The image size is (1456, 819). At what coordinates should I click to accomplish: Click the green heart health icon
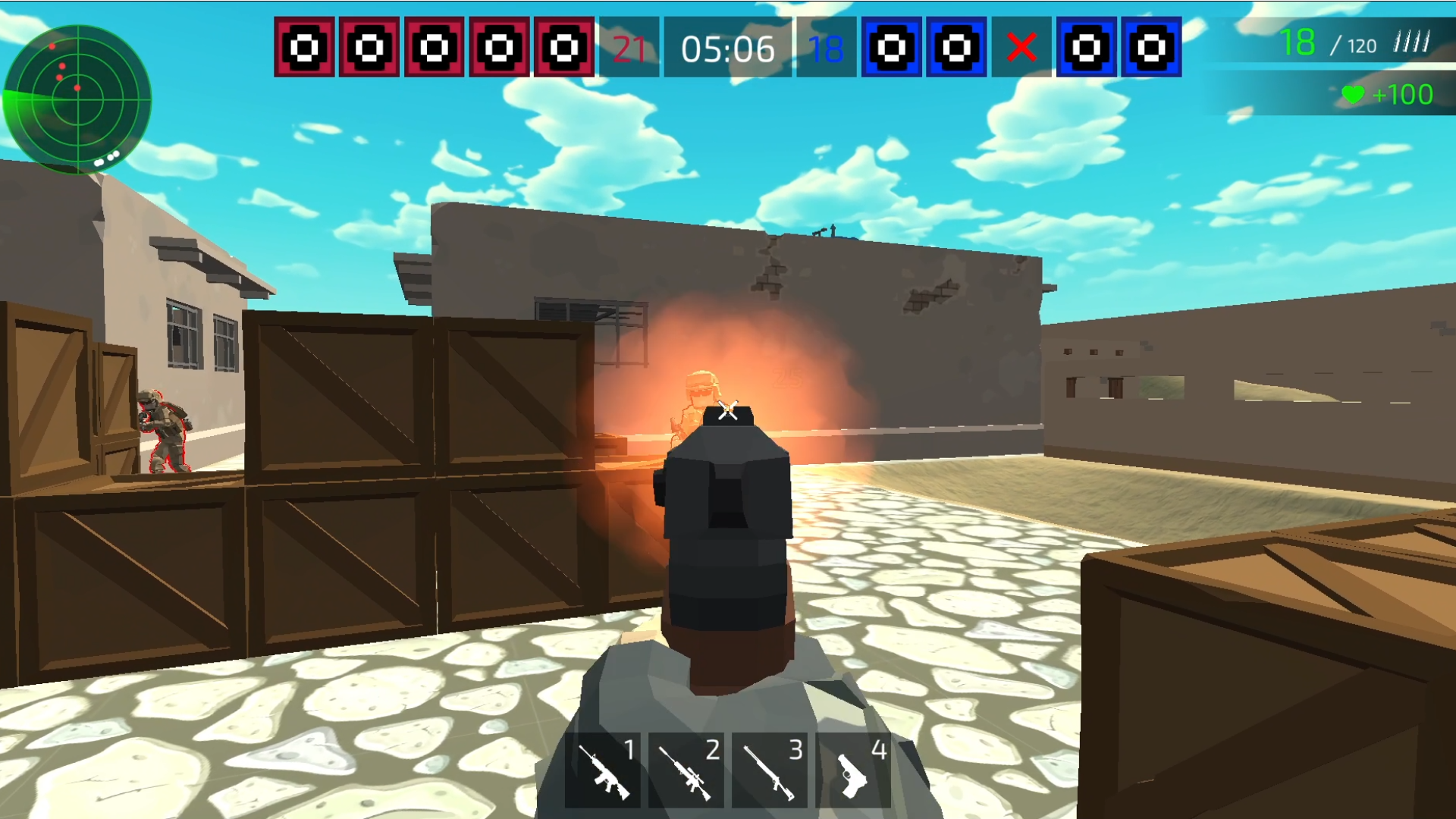(x=1354, y=96)
